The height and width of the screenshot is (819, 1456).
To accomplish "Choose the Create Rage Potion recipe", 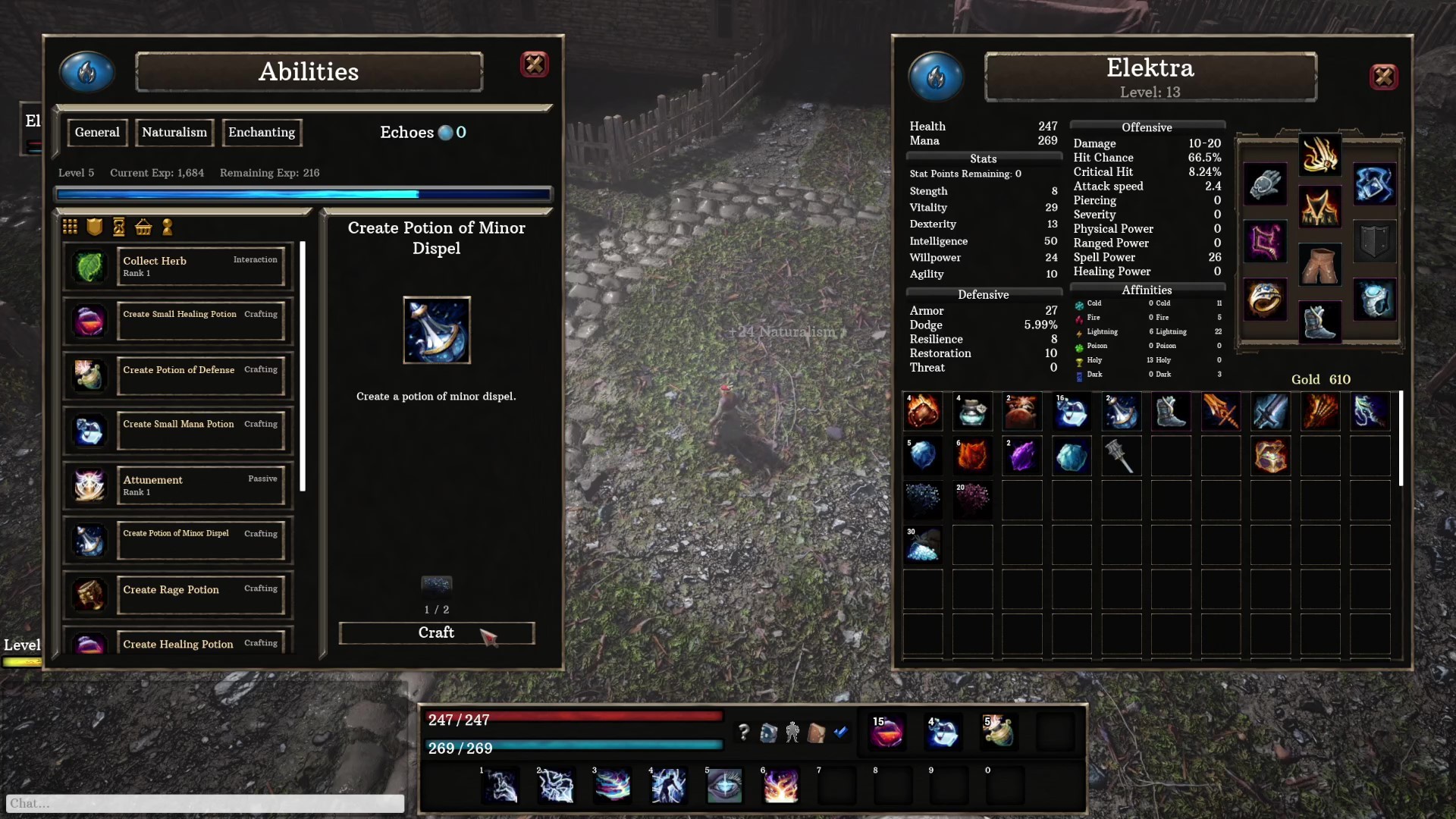I will [201, 595].
